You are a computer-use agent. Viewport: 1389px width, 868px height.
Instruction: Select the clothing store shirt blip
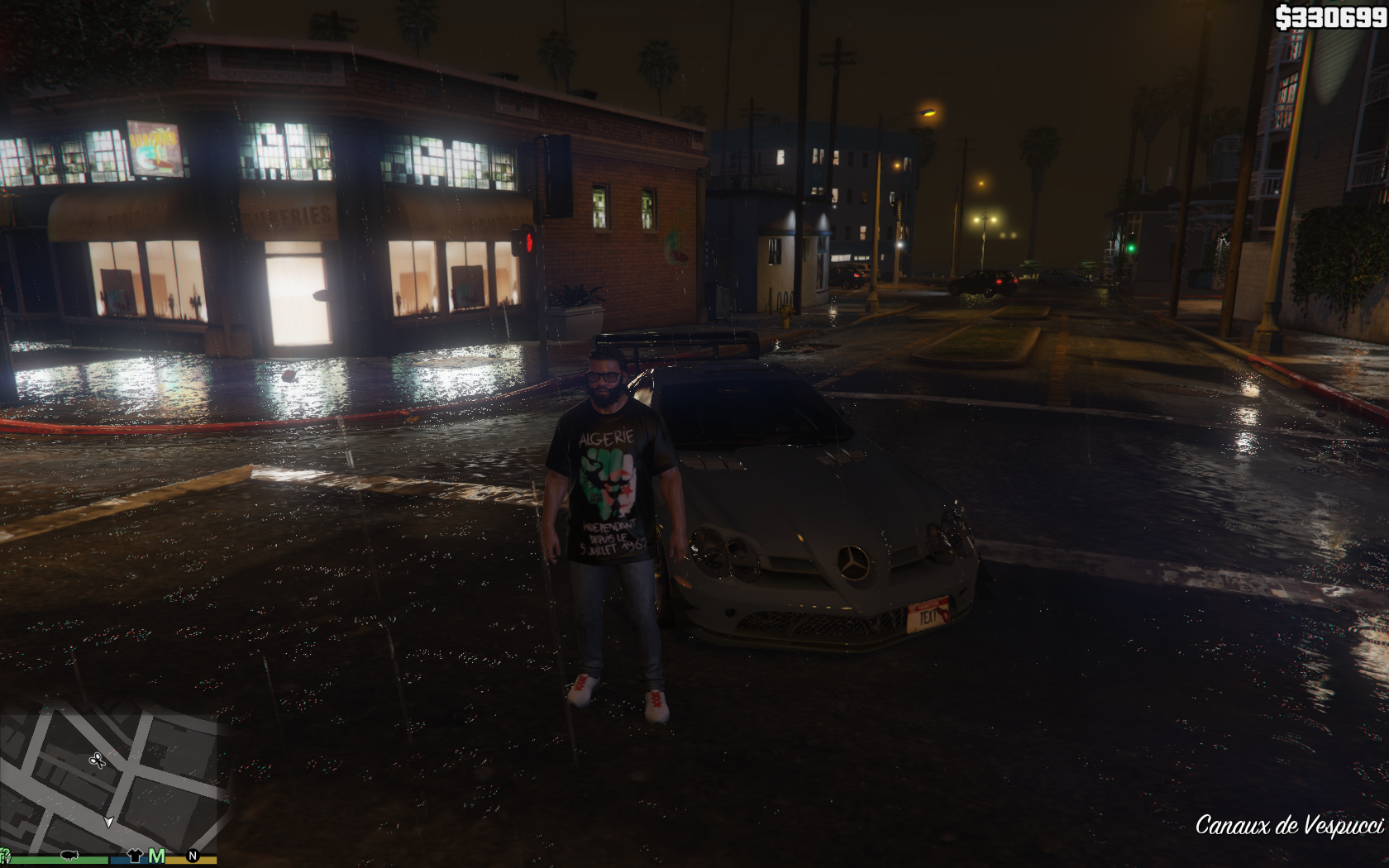pyautogui.click(x=135, y=856)
